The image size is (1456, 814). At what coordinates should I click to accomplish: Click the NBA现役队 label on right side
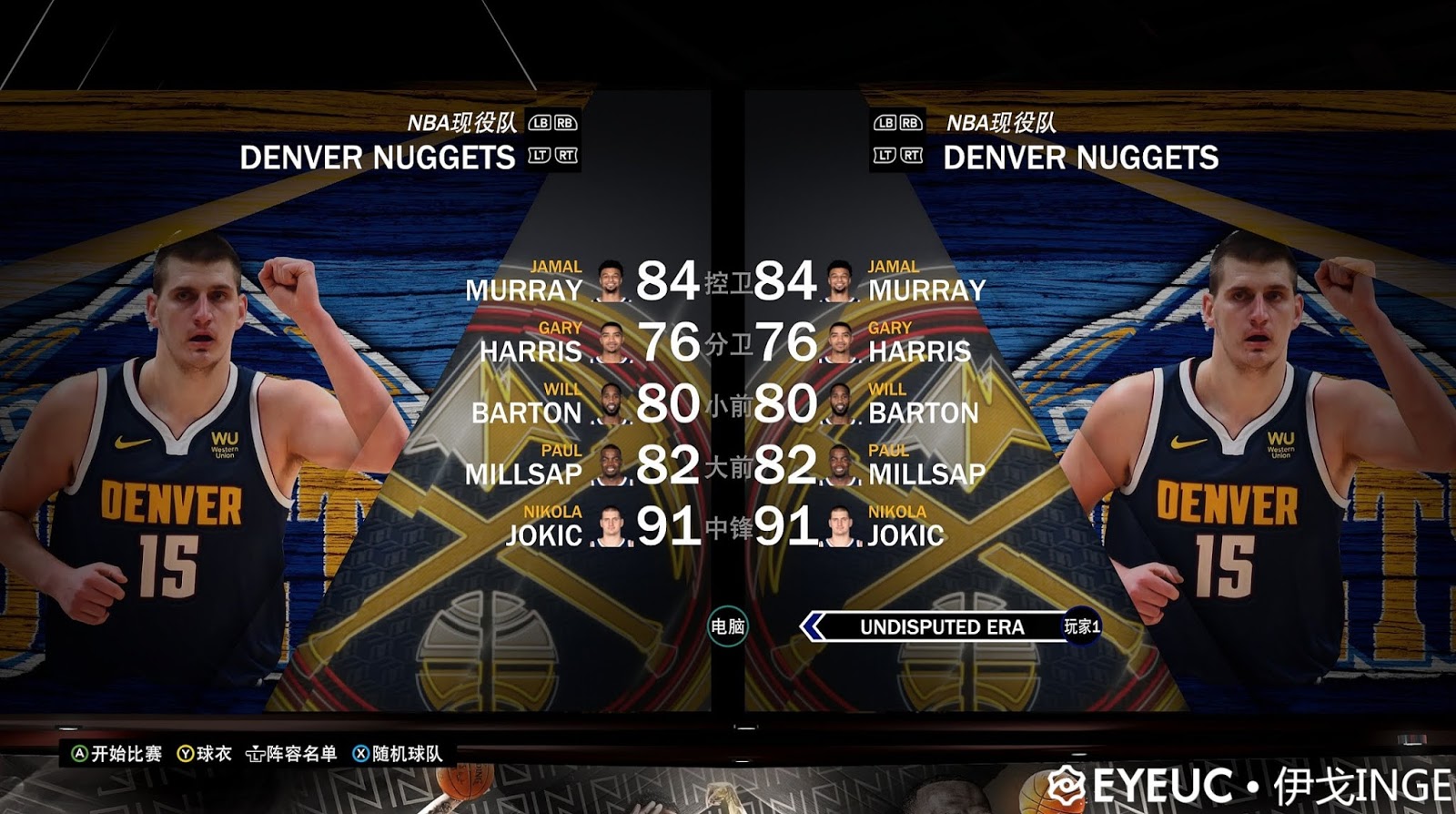click(1001, 121)
